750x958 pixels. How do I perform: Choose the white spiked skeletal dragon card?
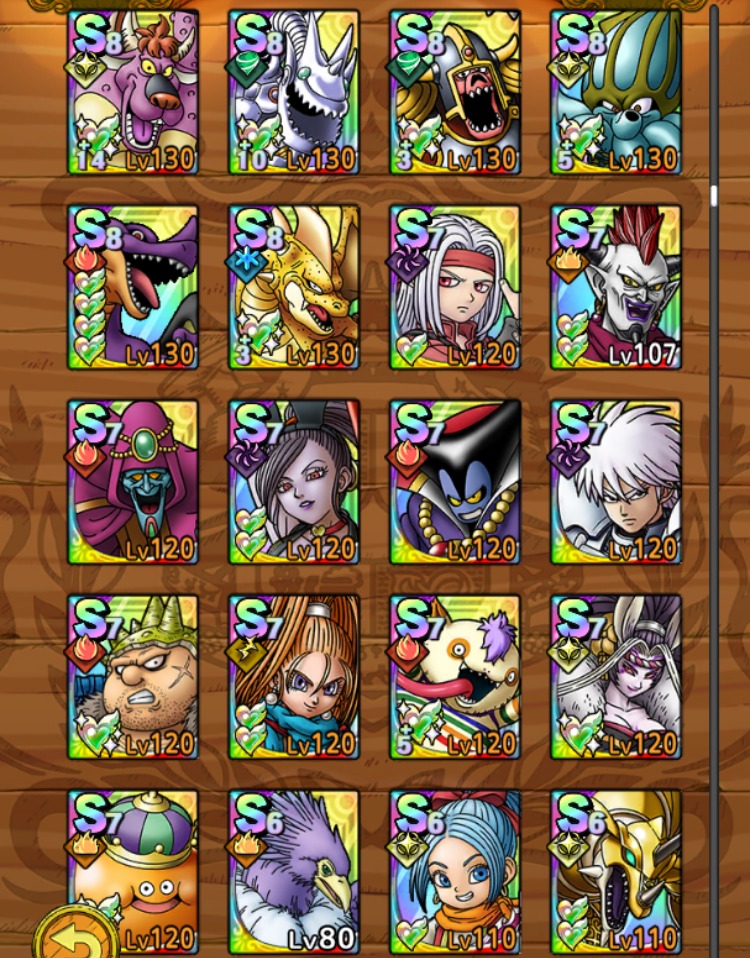(294, 92)
